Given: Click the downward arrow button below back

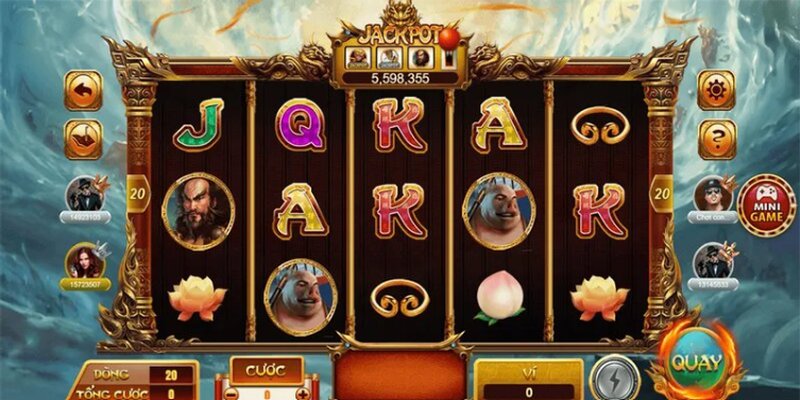Looking at the screenshot, I should coord(83,138).
